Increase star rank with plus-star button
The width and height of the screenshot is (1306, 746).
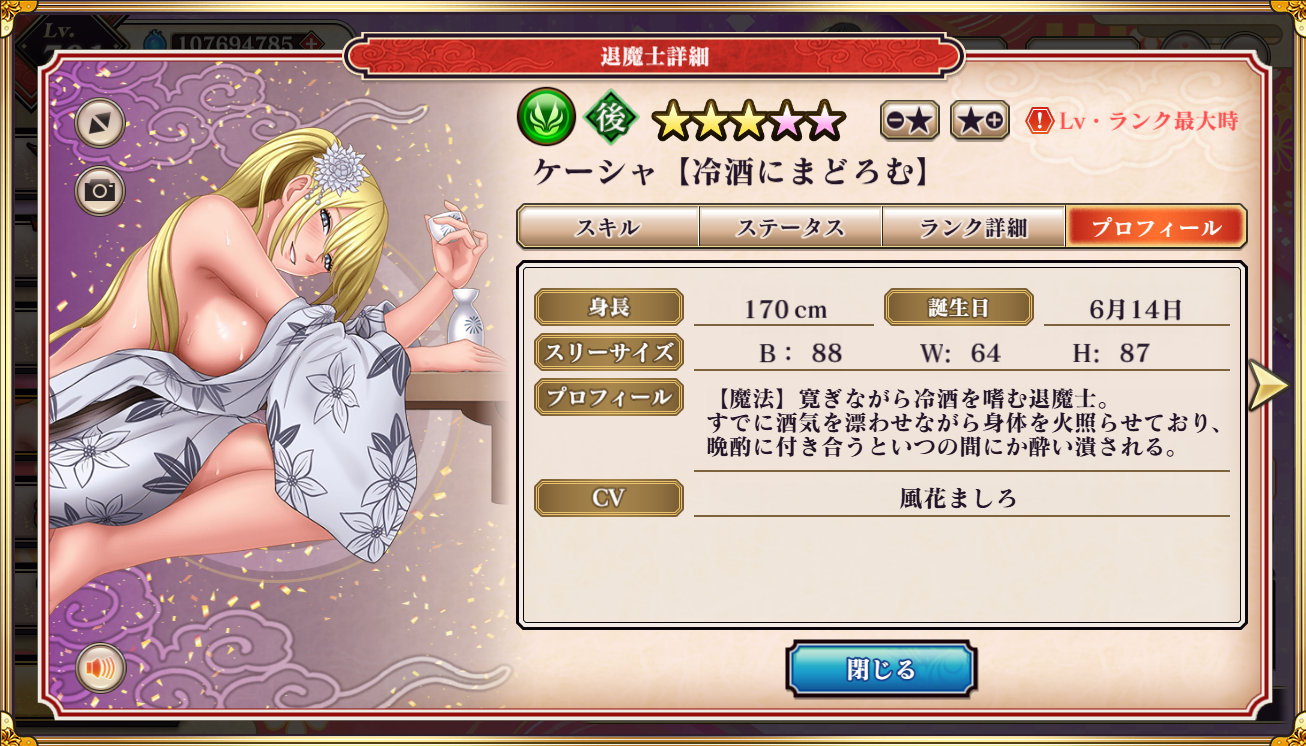pyautogui.click(x=979, y=121)
